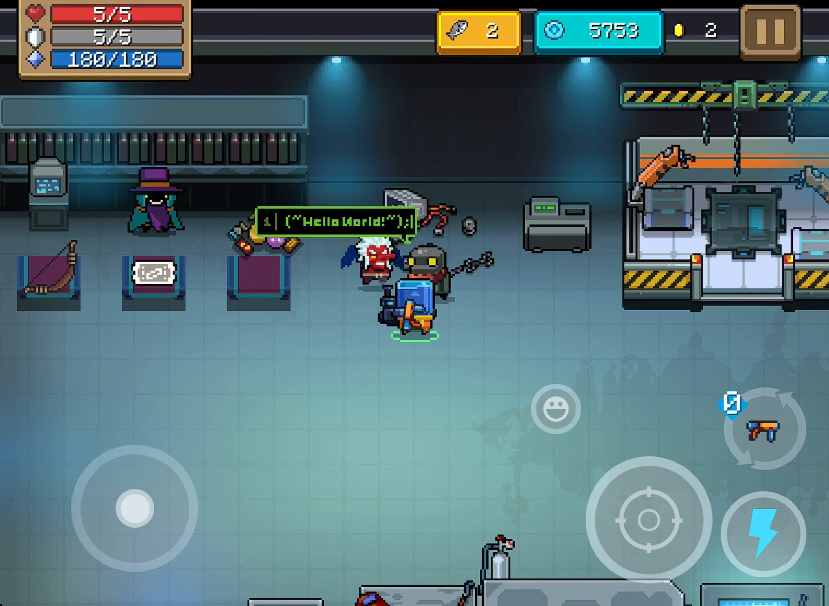Screen dimensions: 829x606
Task: Tap the virtual movement joystick
Action: pyautogui.click(x=134, y=508)
